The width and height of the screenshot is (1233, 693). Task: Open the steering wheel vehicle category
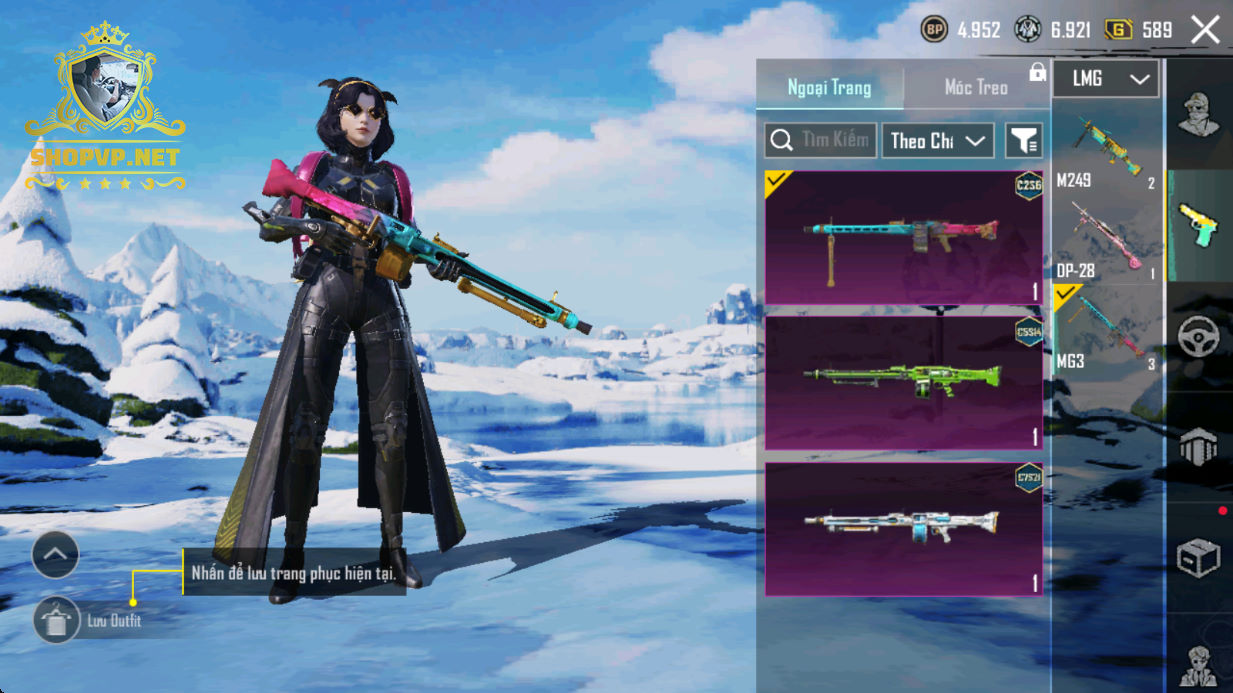[1198, 338]
